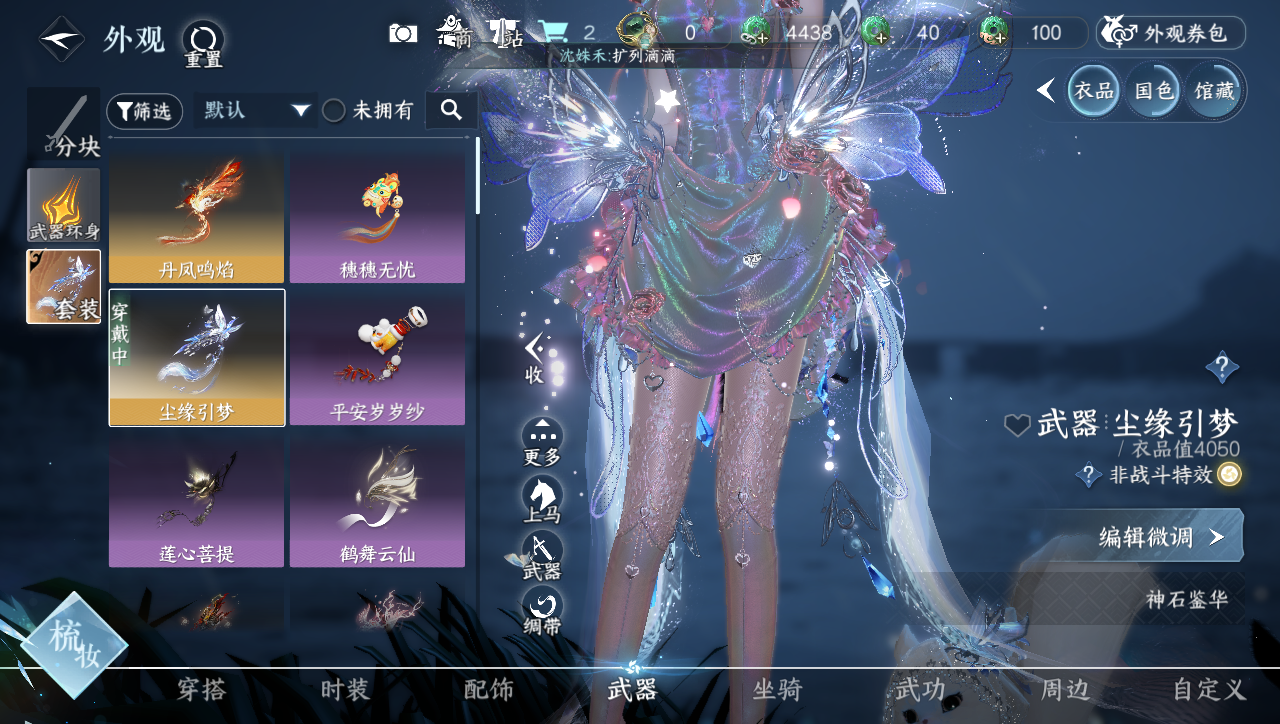The image size is (1280, 724).
Task: Open the 默认 sort dropdown
Action: click(256, 111)
